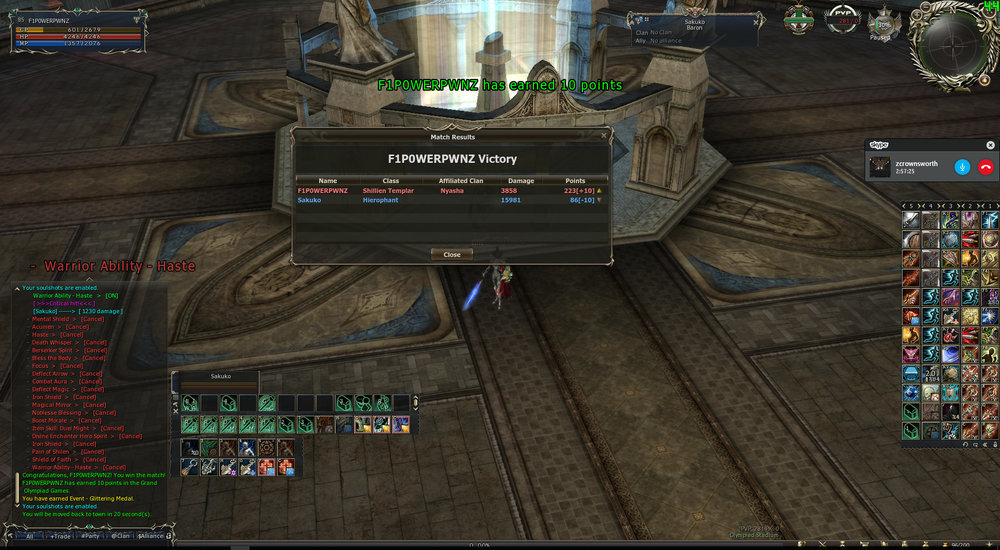Image resolution: width=1000 pixels, height=550 pixels.
Task: Click the Sakuko party member frame
Action: [218, 378]
